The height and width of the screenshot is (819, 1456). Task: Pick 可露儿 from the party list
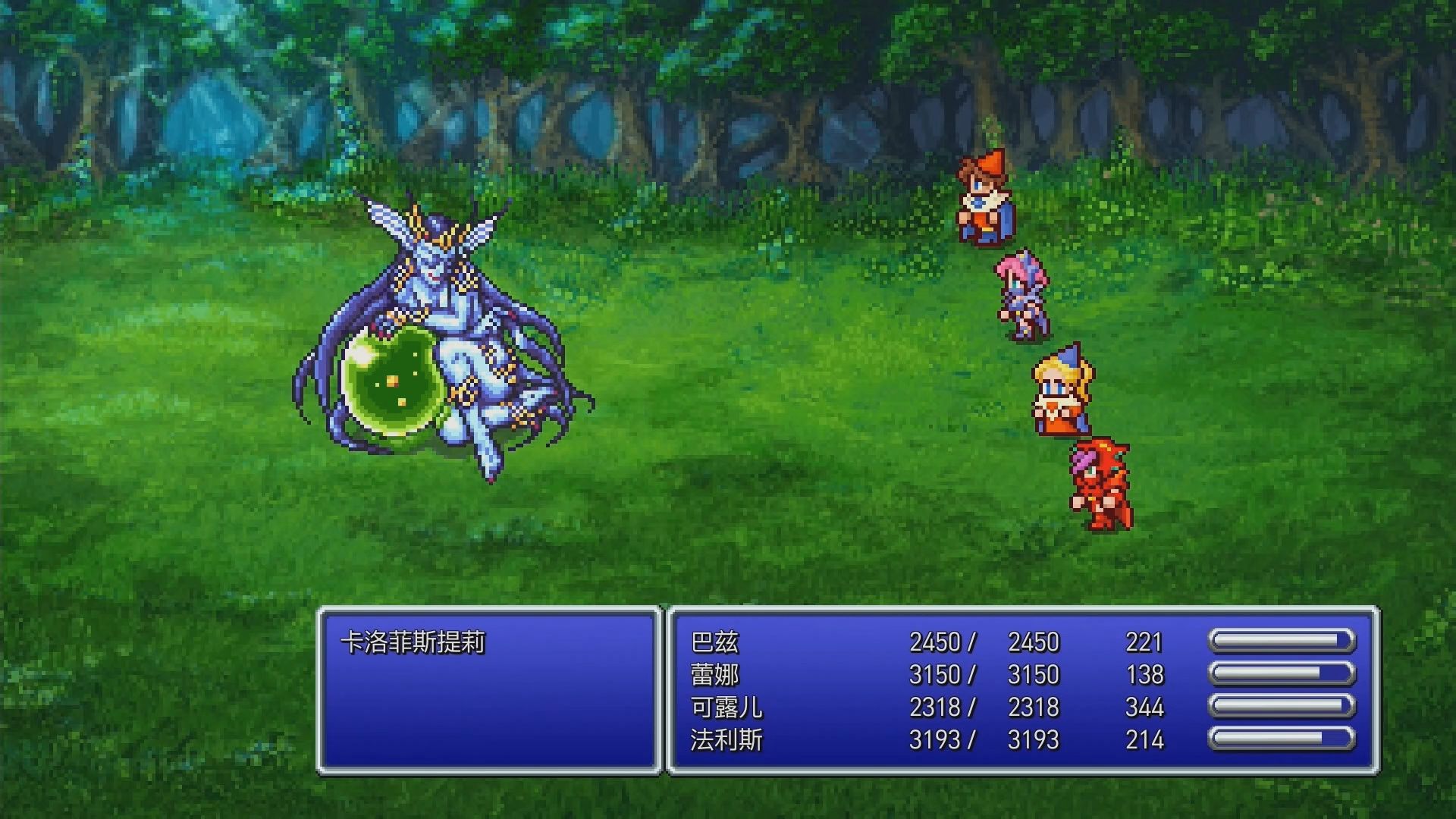coord(726,708)
